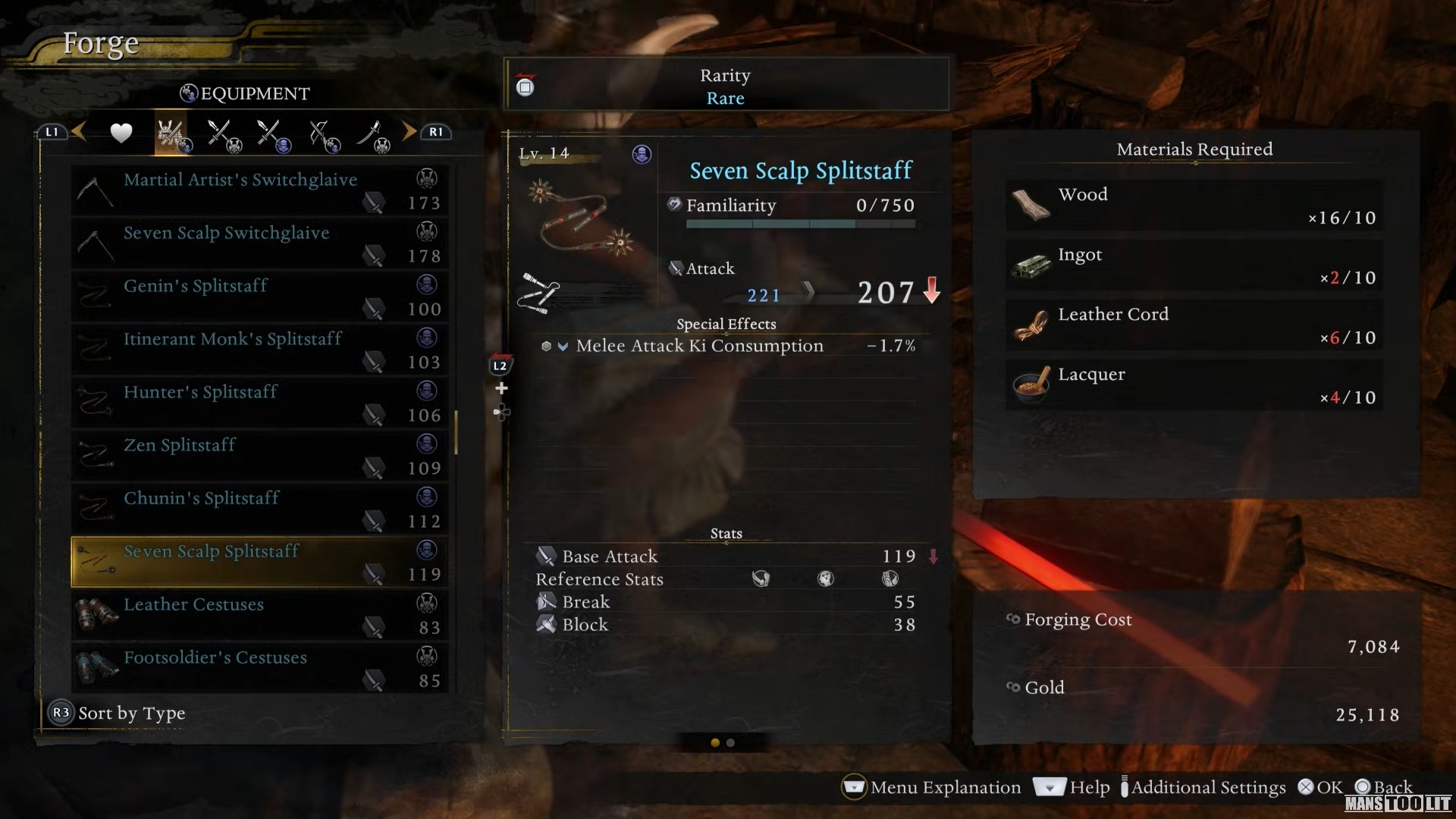Click the left arrow of equipment tabs
This screenshot has width=1456, height=819.
(x=79, y=132)
